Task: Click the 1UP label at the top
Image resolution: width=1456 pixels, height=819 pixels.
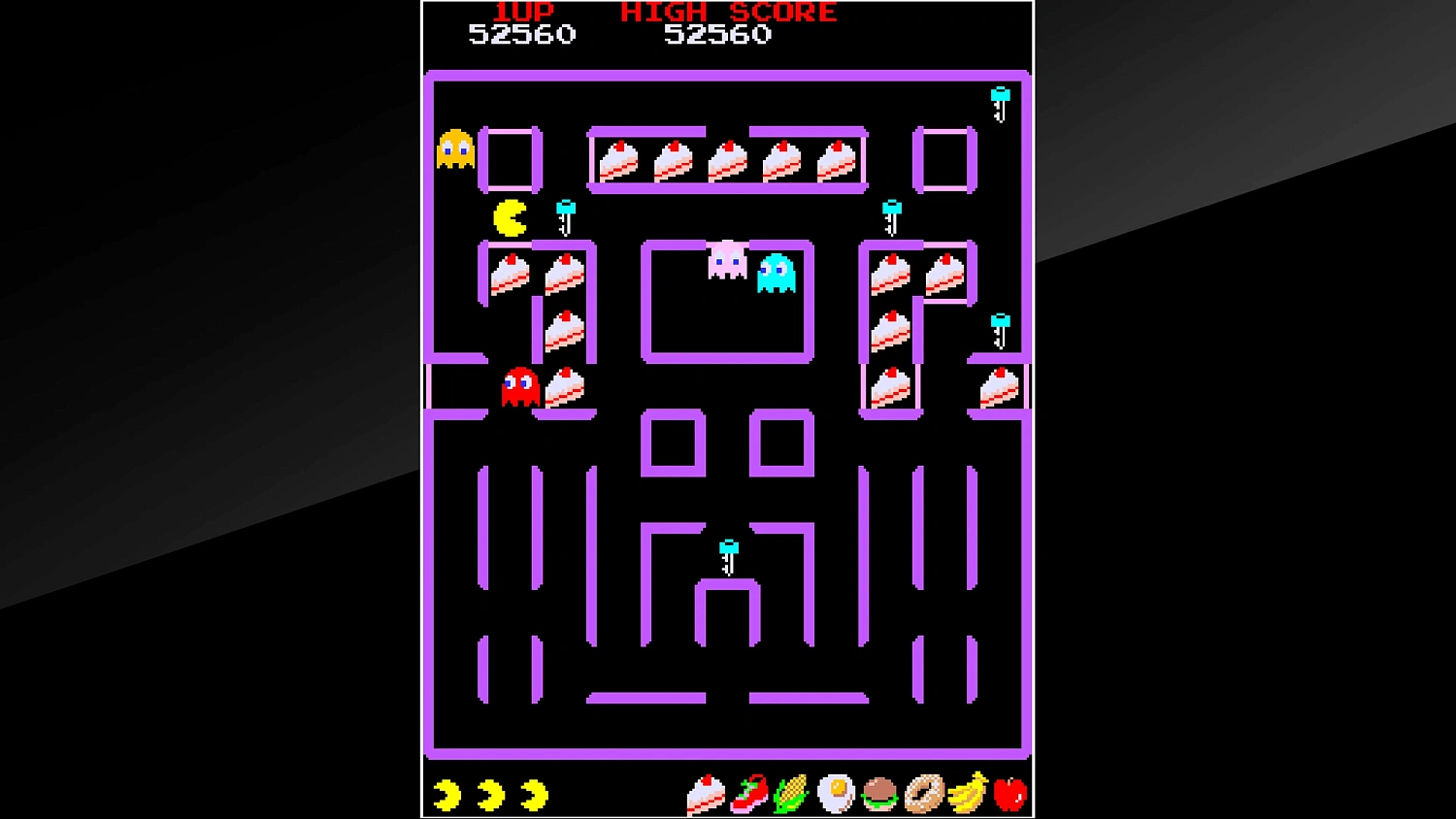Action: [522, 13]
